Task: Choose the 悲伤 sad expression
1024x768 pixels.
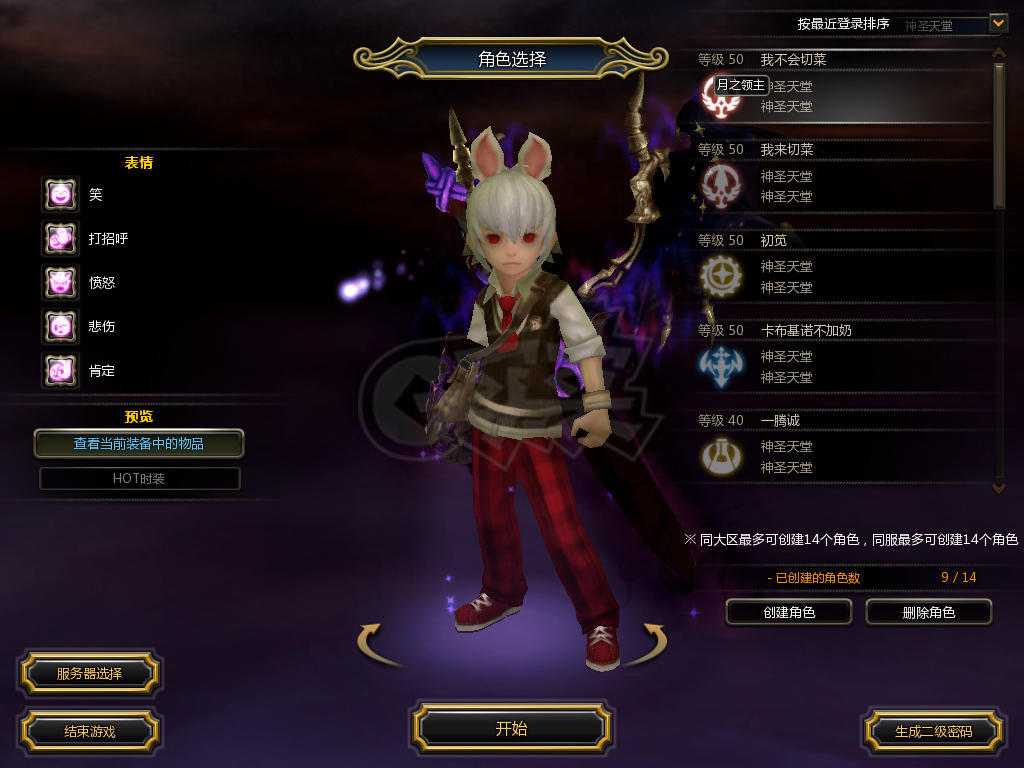Action: coord(60,326)
